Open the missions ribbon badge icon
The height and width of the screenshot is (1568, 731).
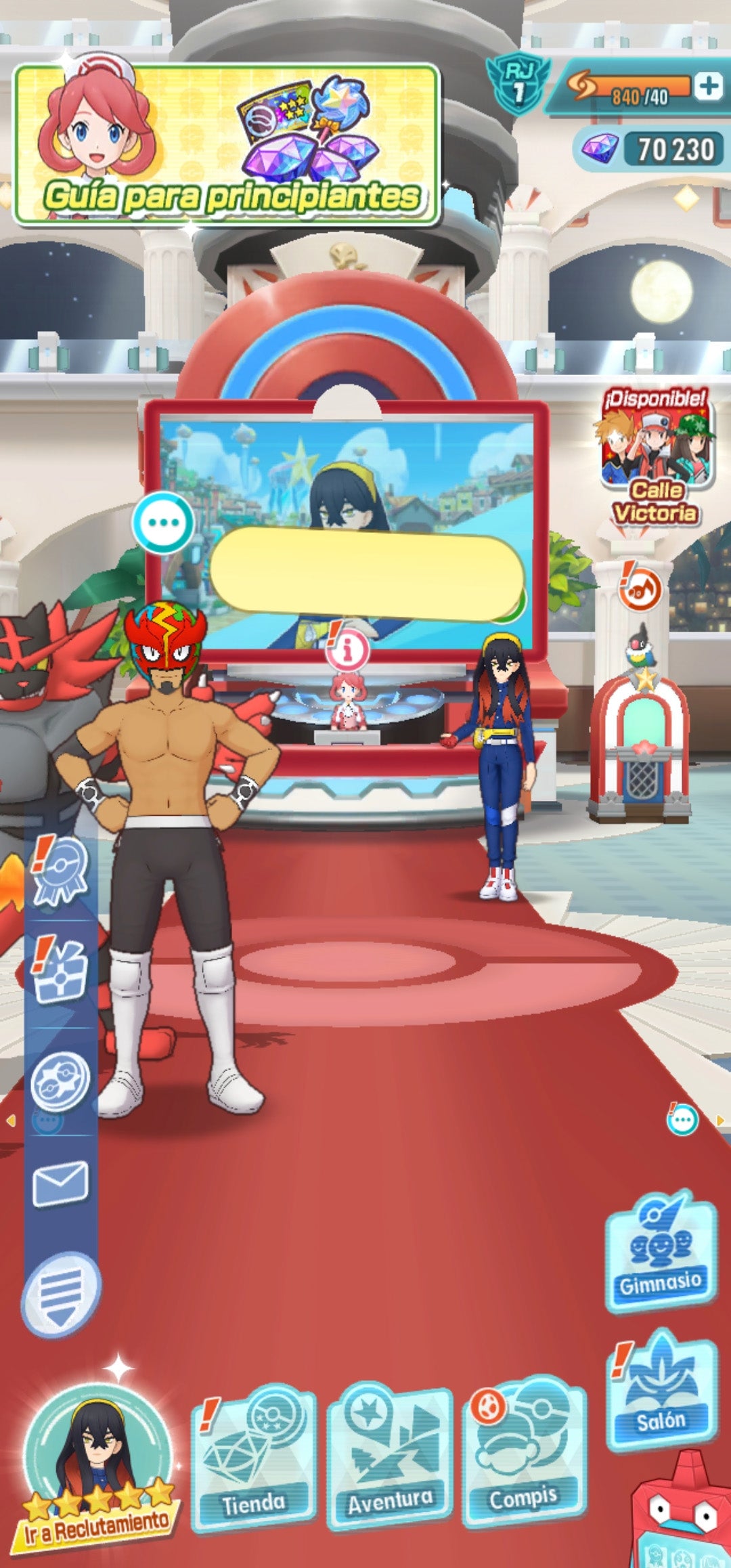61,873
